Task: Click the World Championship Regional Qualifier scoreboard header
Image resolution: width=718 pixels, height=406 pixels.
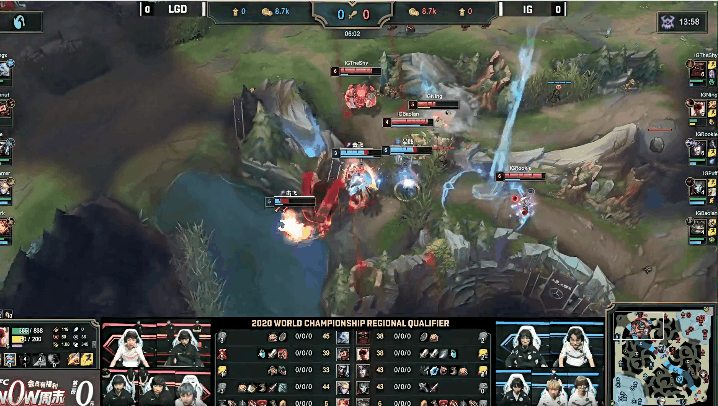Action: 357,323
